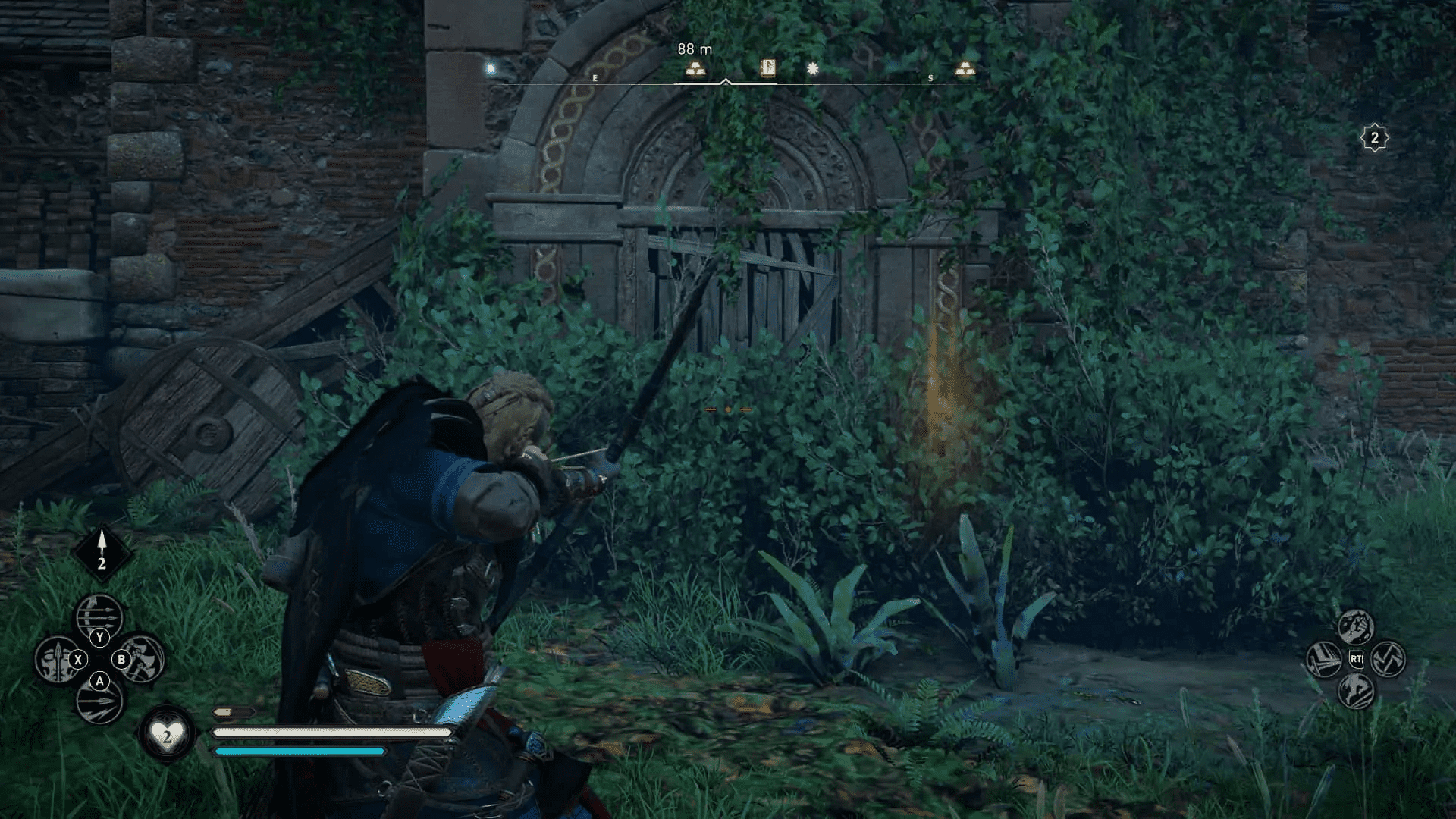Click the skill points star badge

(x=1374, y=137)
